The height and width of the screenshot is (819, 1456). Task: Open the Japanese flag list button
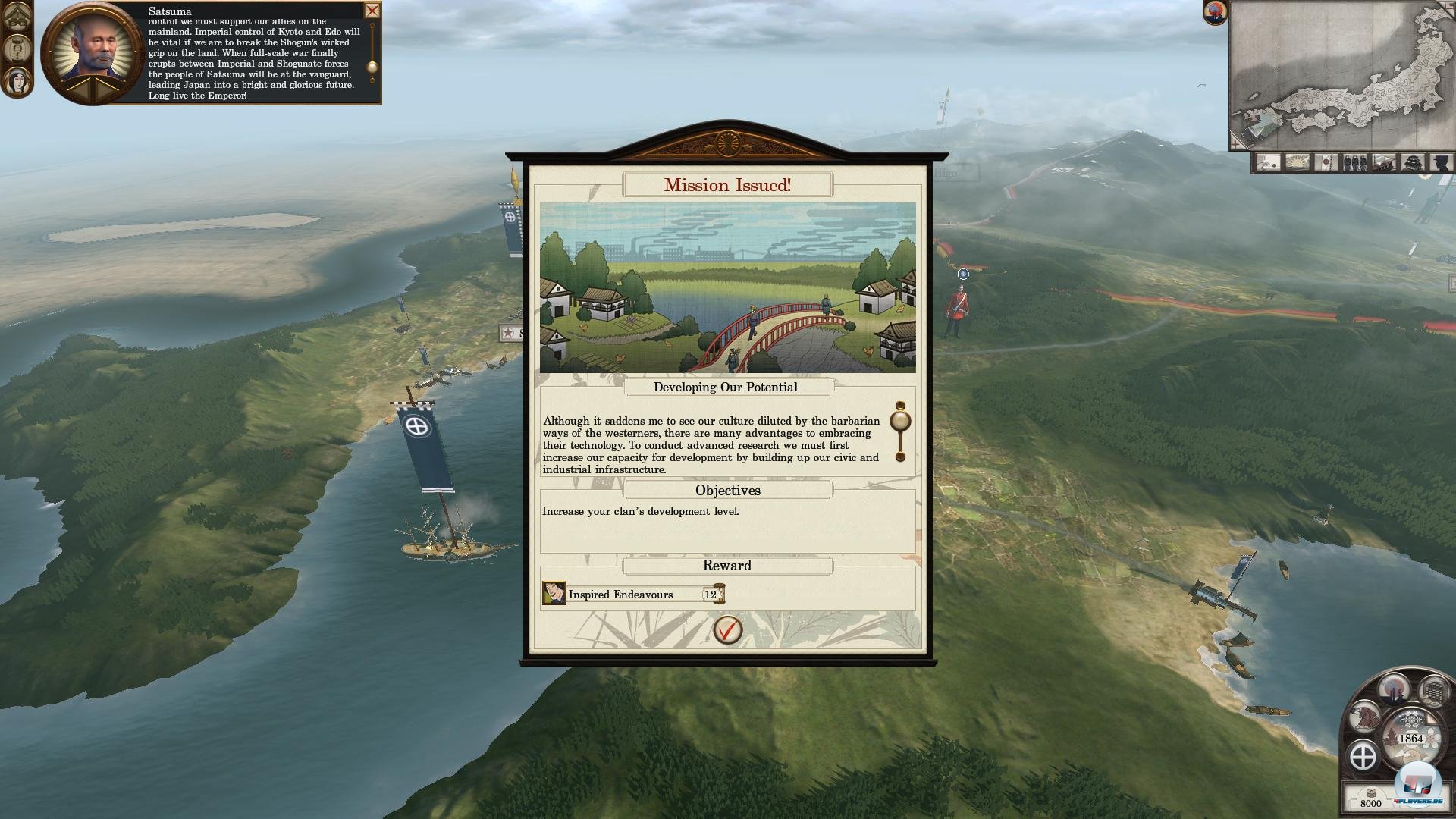[x=1326, y=162]
